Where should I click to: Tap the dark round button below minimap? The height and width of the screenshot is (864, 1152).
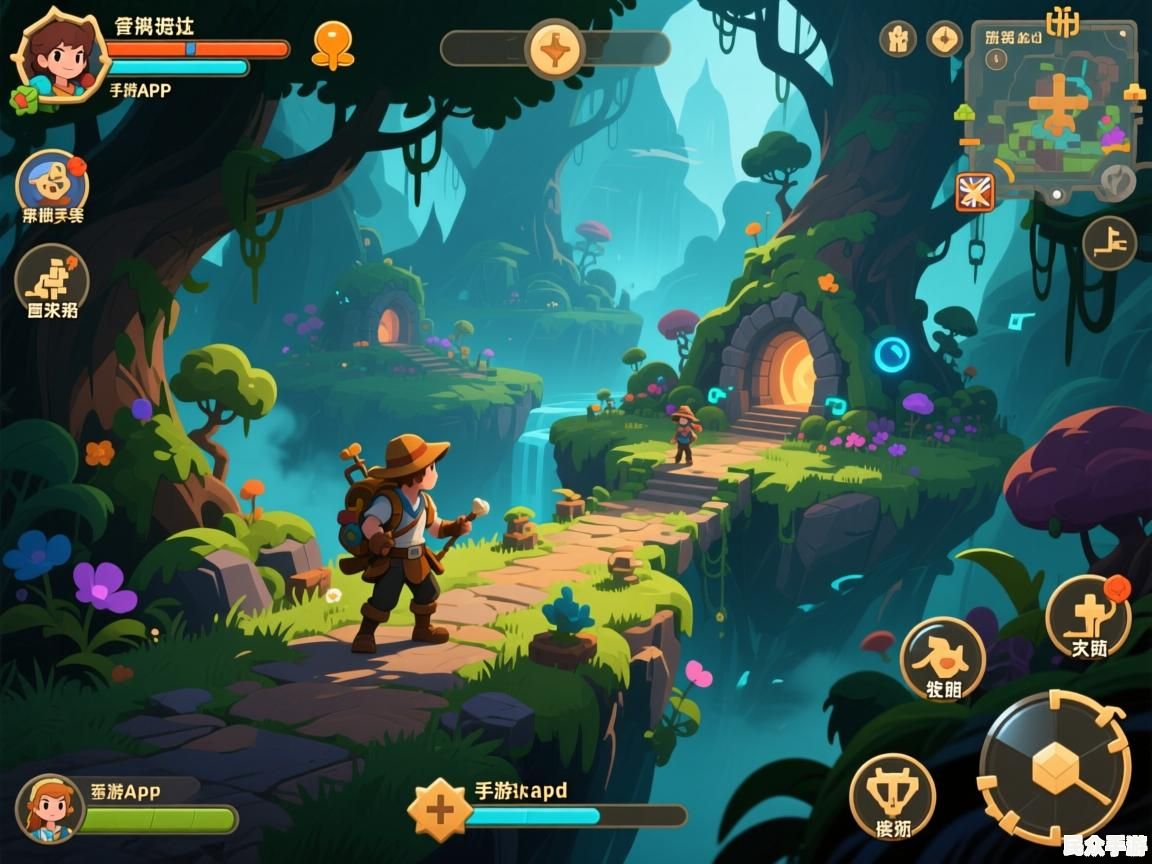(x=1109, y=243)
